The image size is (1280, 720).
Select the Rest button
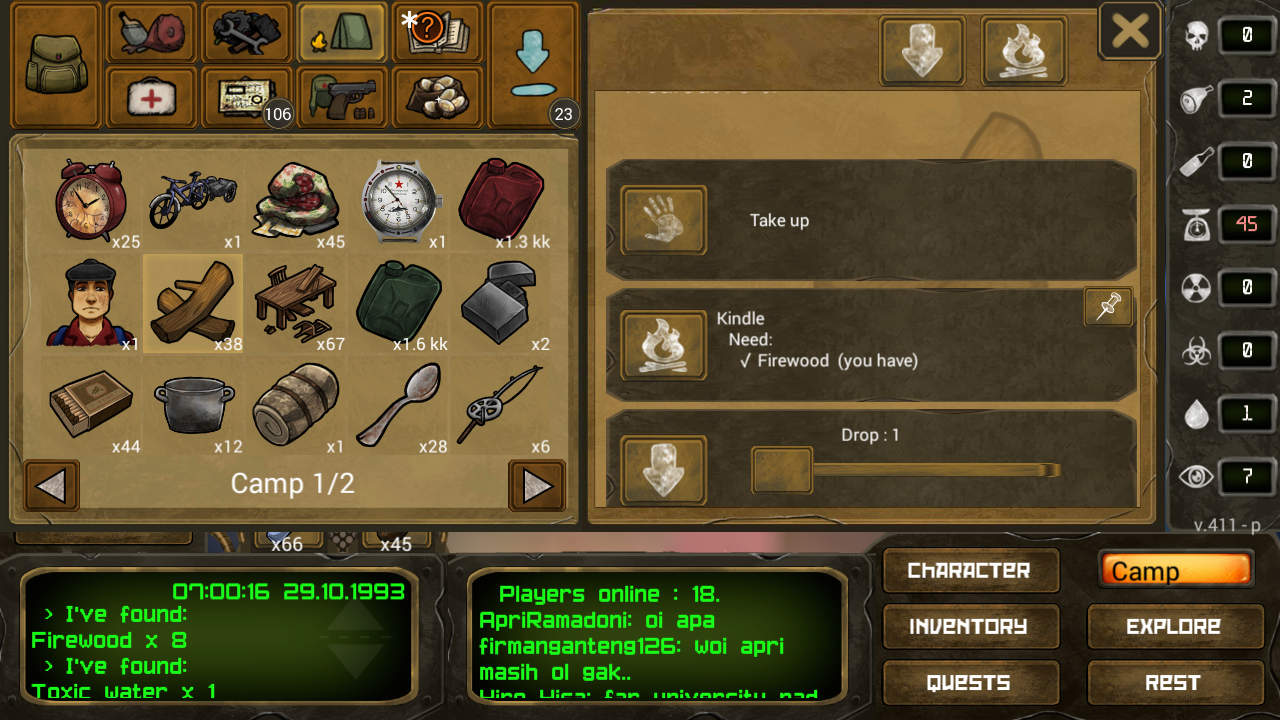tap(1173, 683)
